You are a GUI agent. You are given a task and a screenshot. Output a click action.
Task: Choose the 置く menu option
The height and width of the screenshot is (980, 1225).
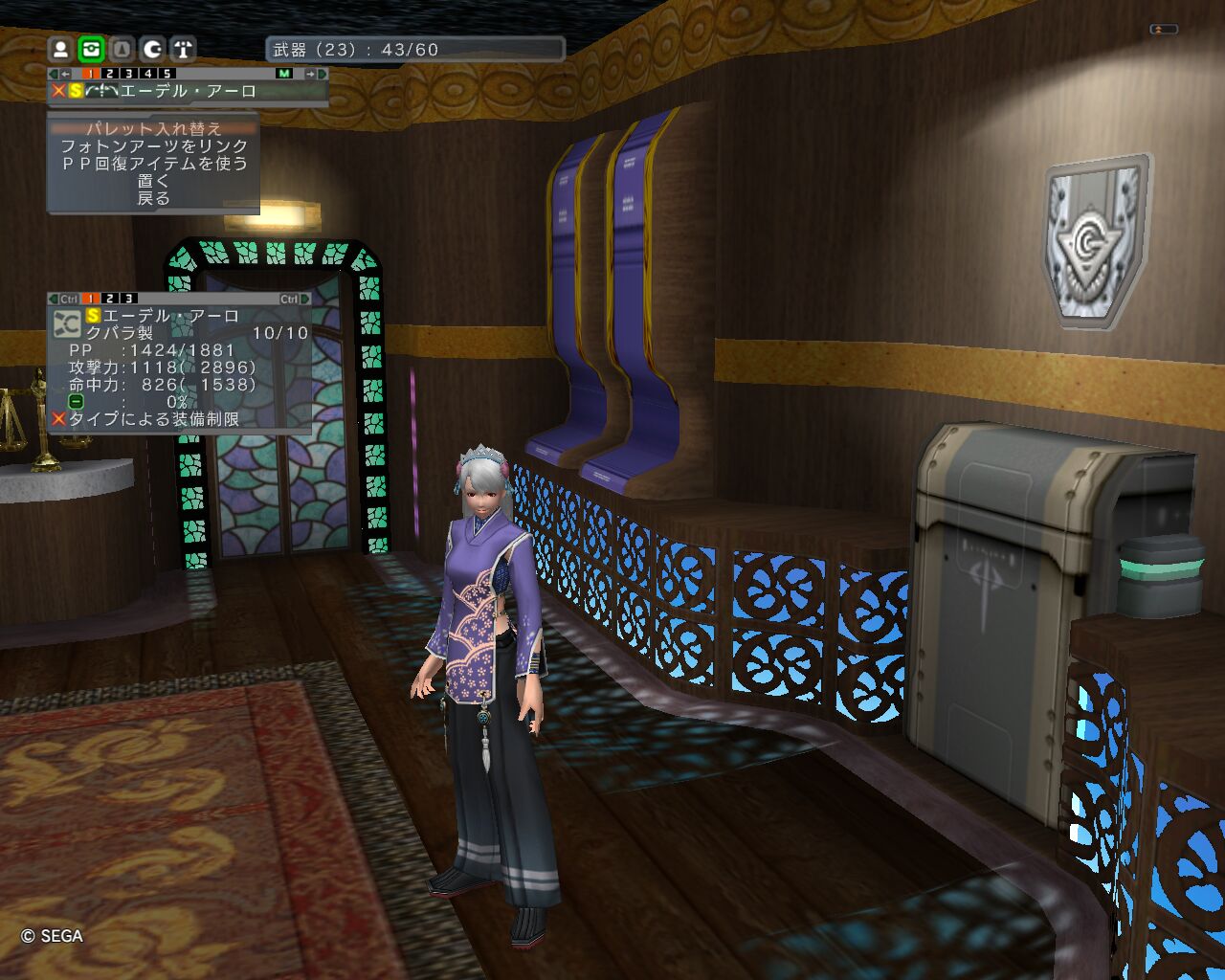[153, 181]
